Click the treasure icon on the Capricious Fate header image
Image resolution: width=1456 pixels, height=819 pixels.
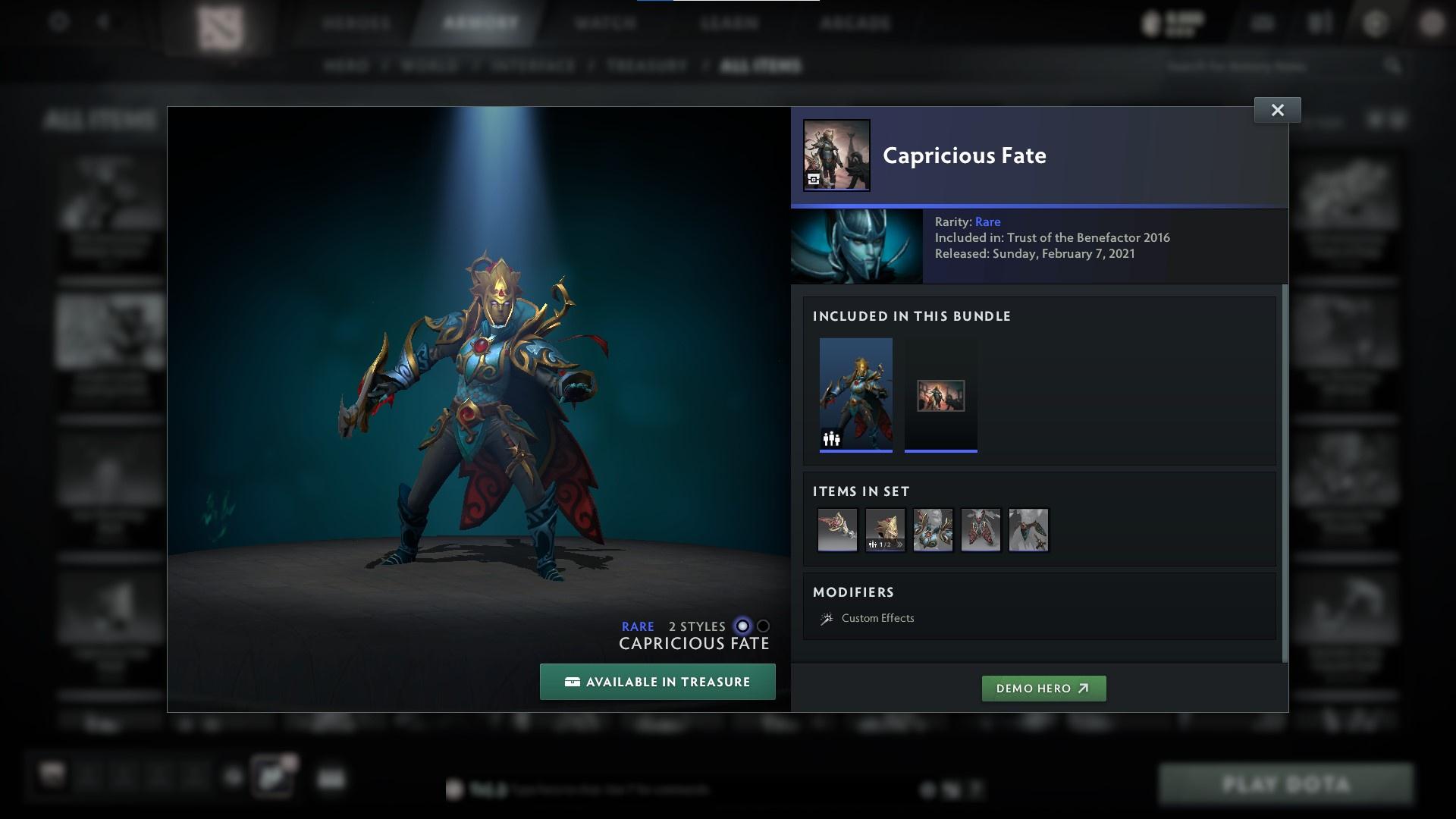click(x=814, y=179)
